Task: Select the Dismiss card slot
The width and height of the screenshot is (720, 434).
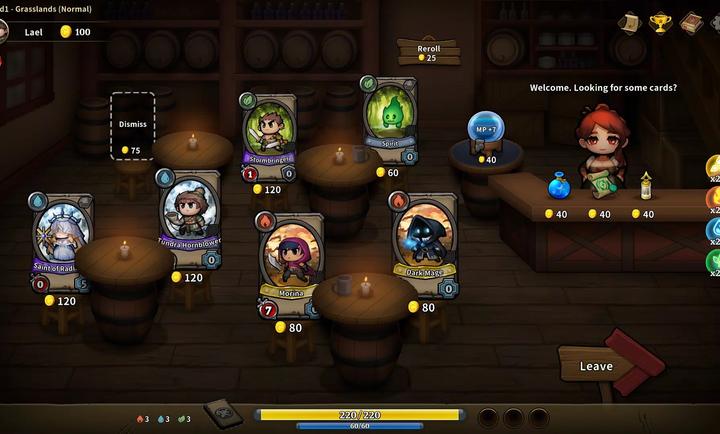Action: tap(132, 125)
